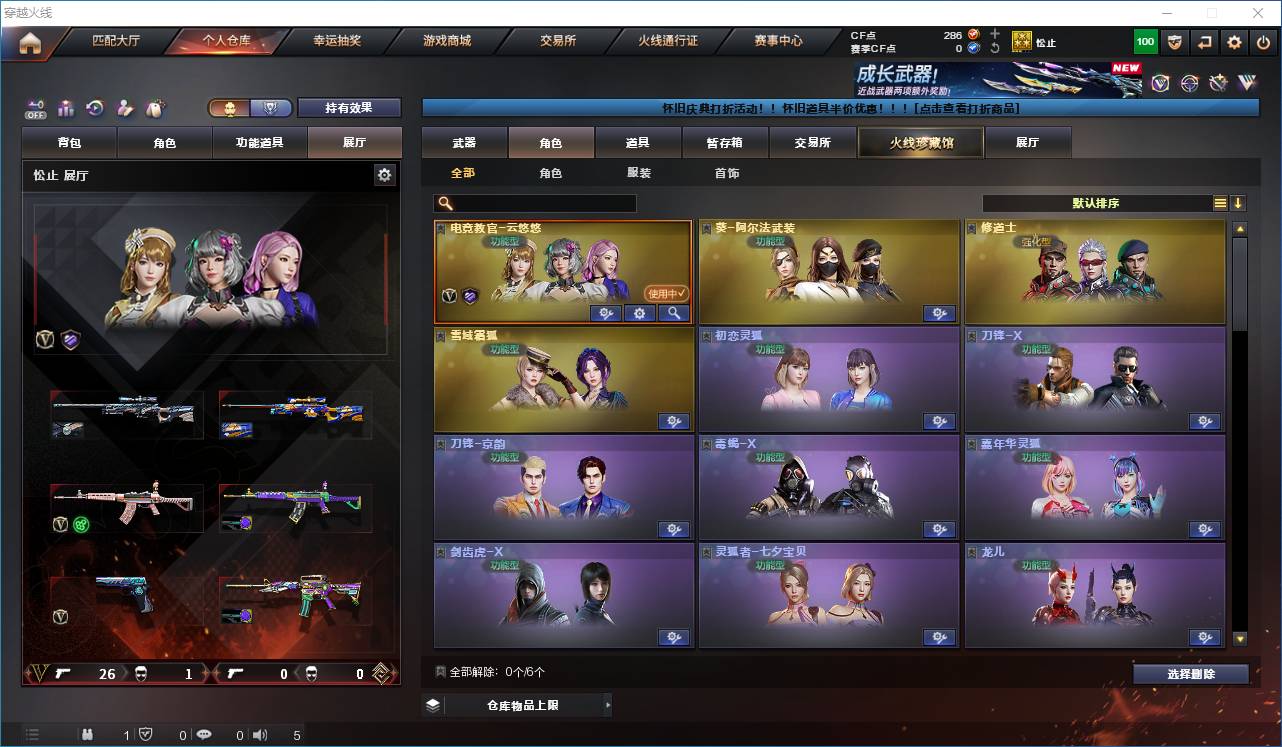Open the 幸运抽奖 menu item
The image size is (1282, 747).
(x=338, y=41)
